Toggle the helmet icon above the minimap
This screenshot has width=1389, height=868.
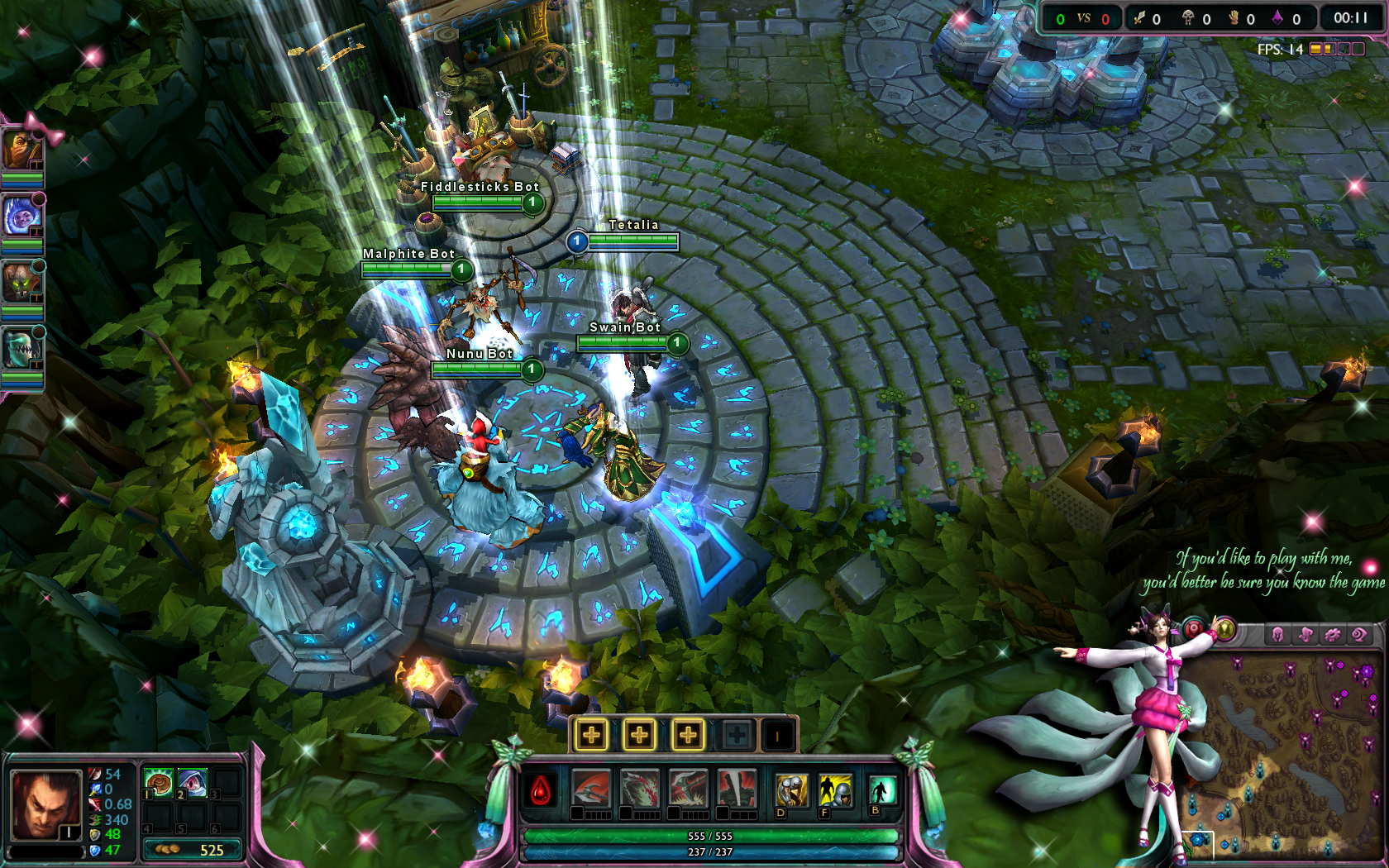(1278, 633)
